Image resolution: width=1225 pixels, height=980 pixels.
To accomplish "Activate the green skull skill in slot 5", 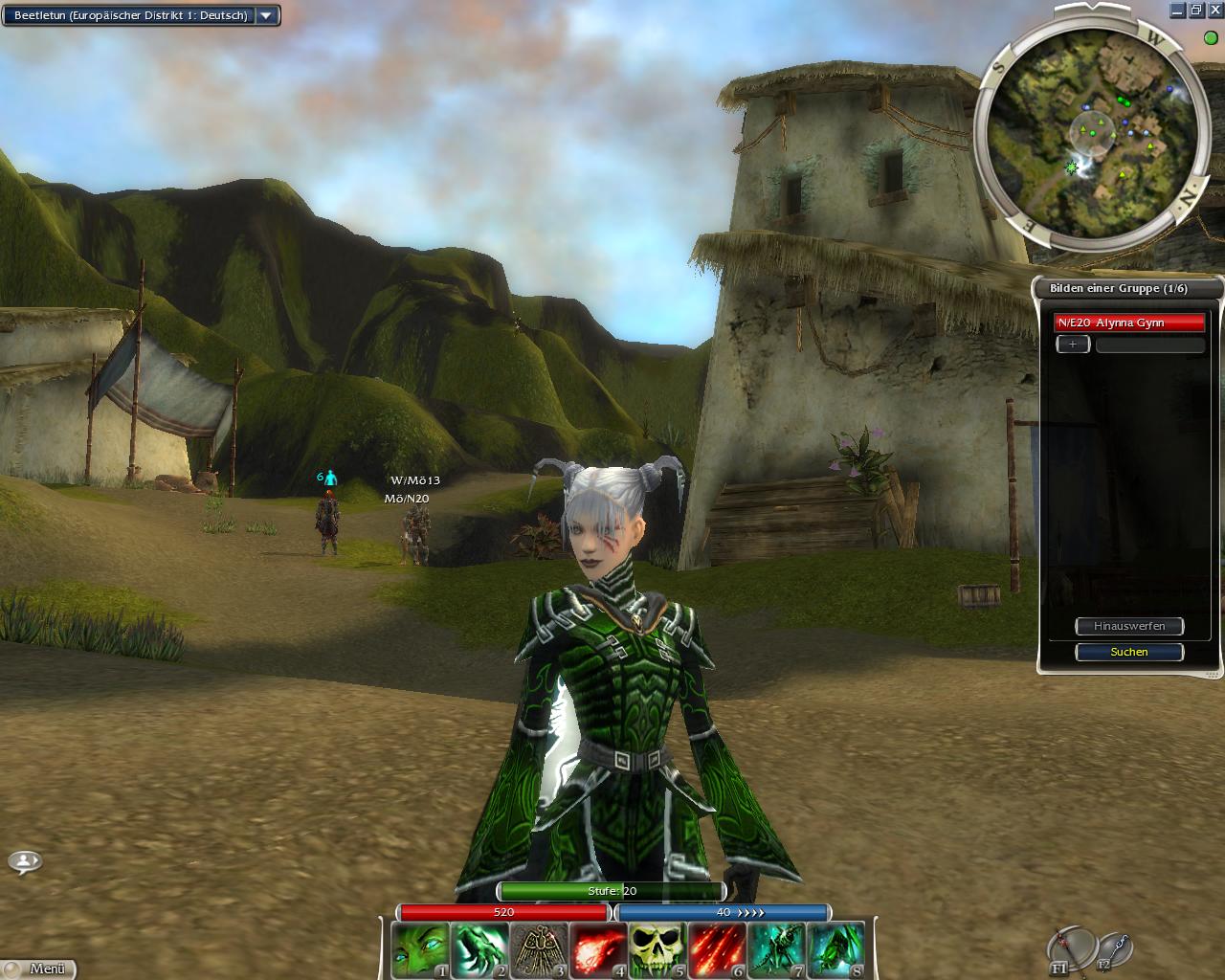I will tap(657, 949).
